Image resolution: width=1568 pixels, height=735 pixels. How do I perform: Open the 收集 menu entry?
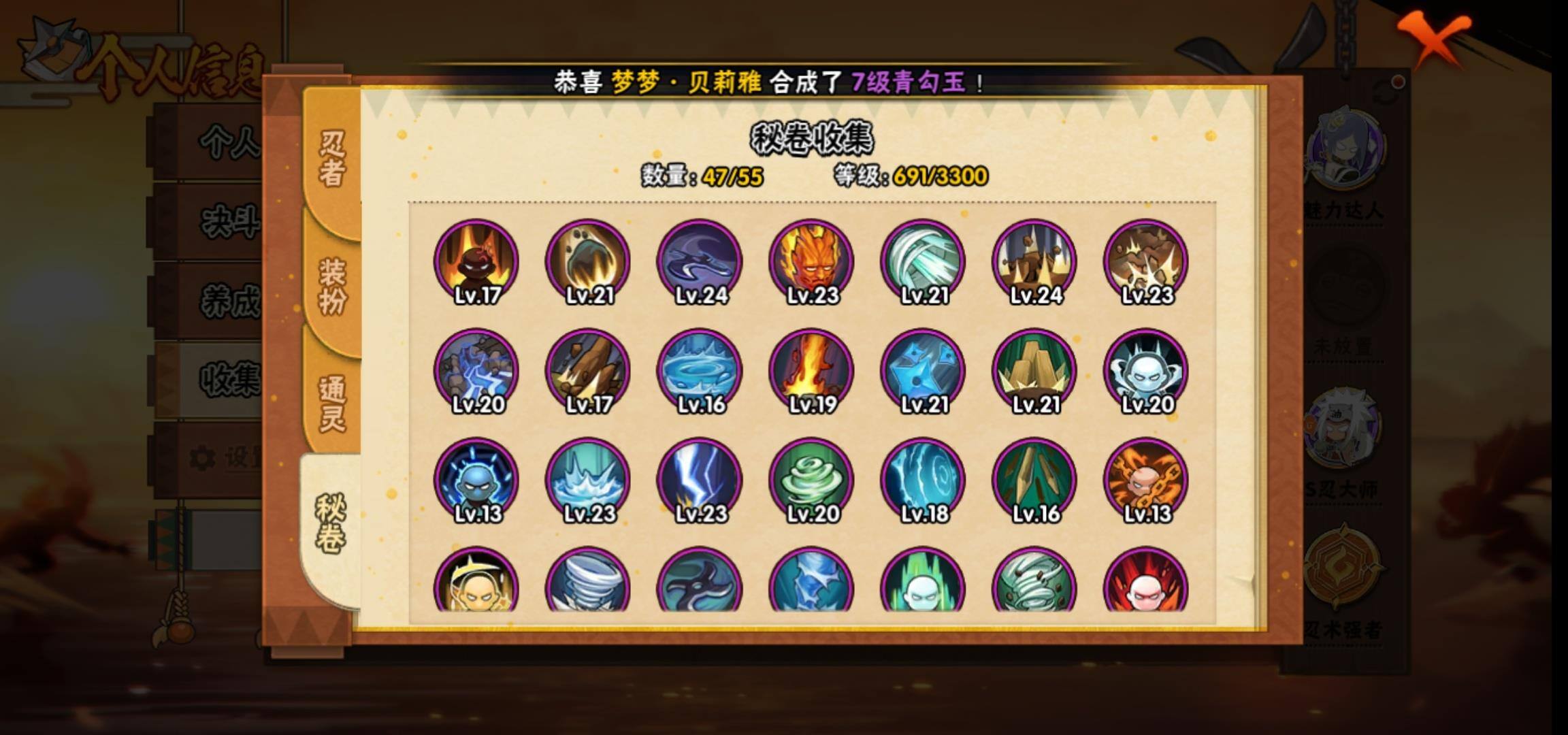click(228, 379)
